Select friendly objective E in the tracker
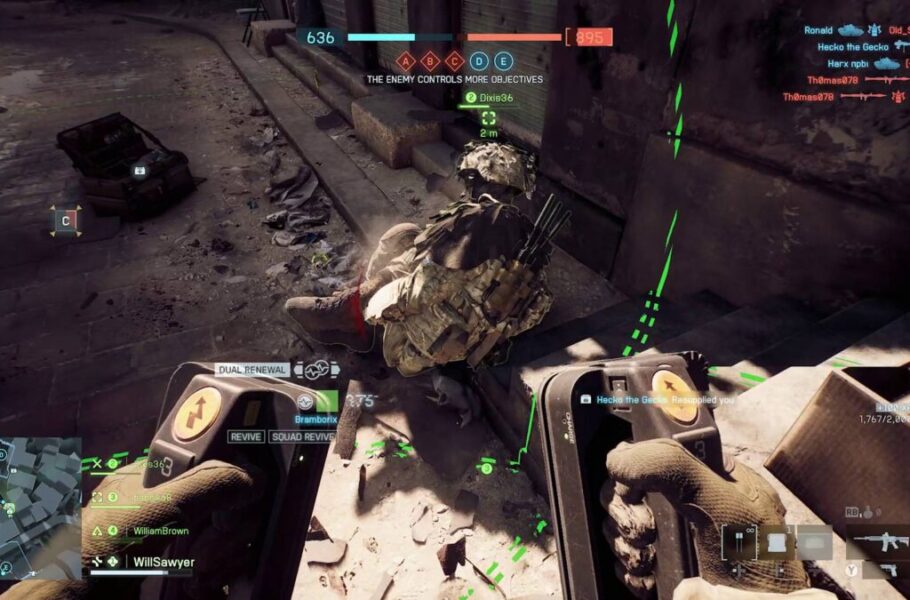910x600 pixels. coord(503,60)
